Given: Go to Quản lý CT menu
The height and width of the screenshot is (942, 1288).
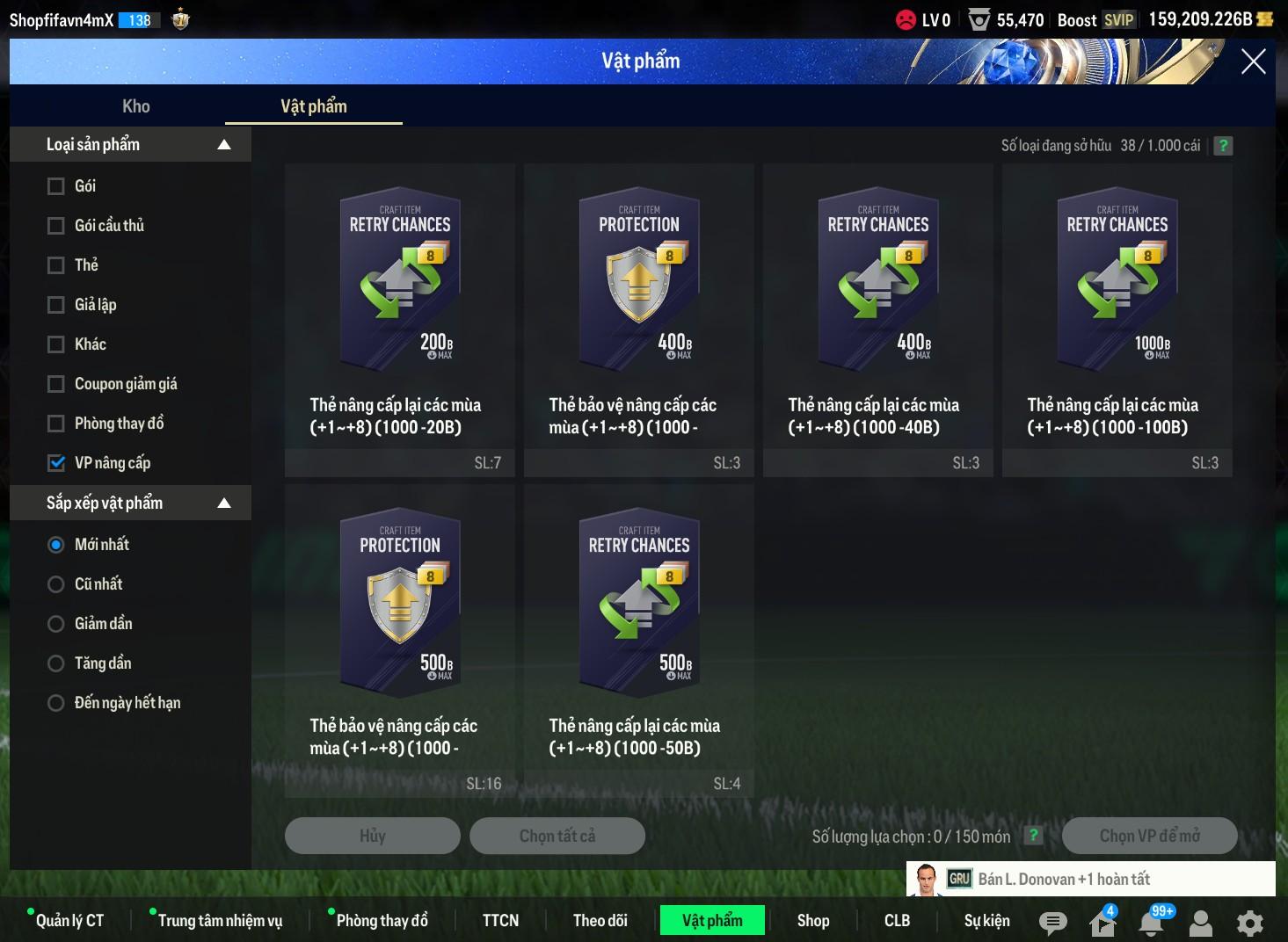Looking at the screenshot, I should [x=69, y=920].
